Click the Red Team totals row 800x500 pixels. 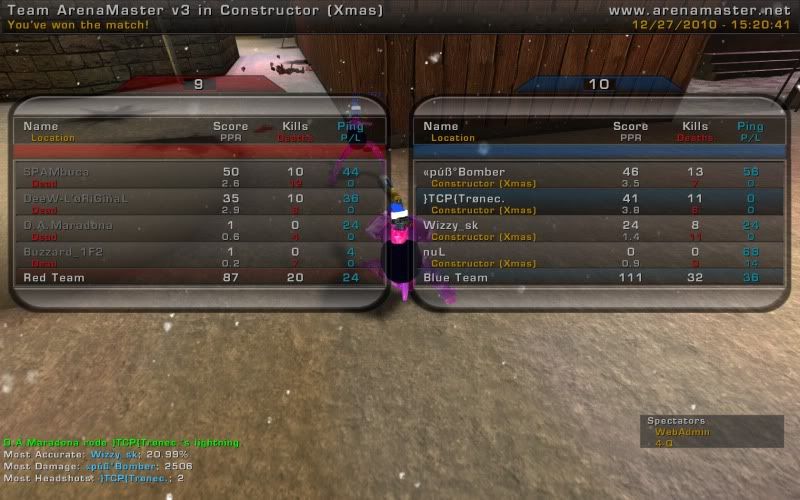point(198,277)
